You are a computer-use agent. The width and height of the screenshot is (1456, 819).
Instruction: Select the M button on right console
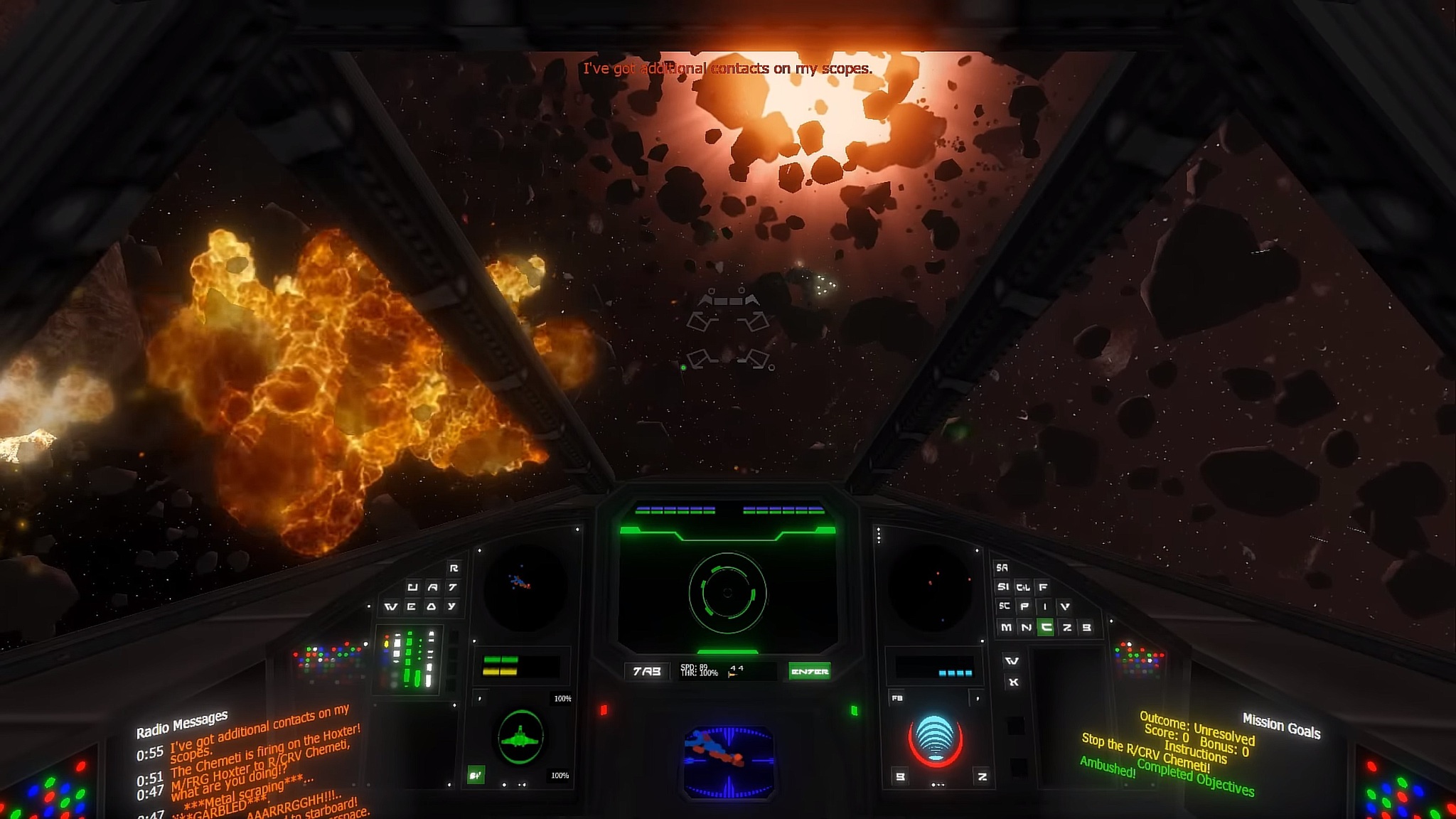1005,627
